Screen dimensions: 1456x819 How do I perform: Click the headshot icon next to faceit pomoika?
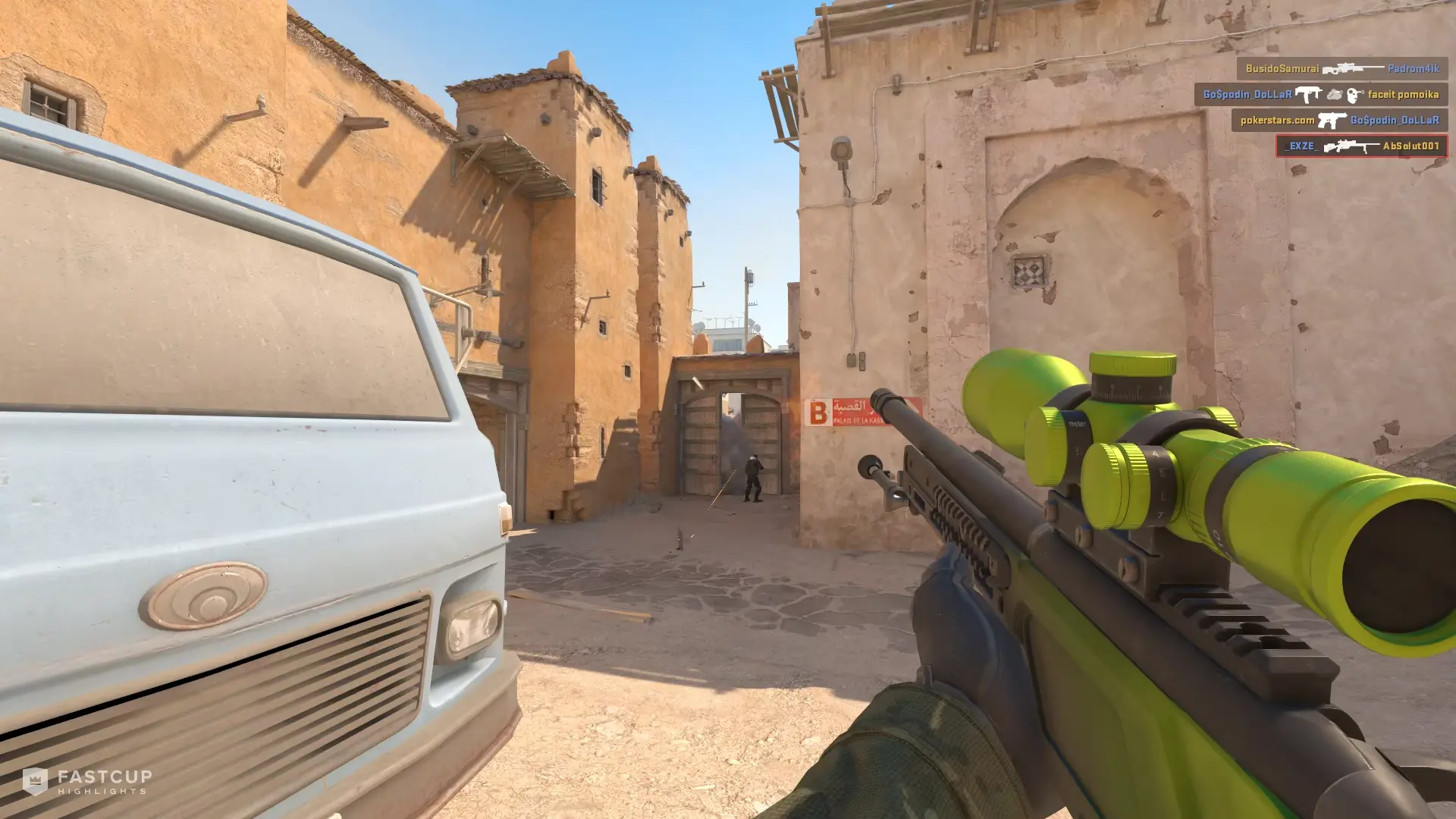(1354, 97)
